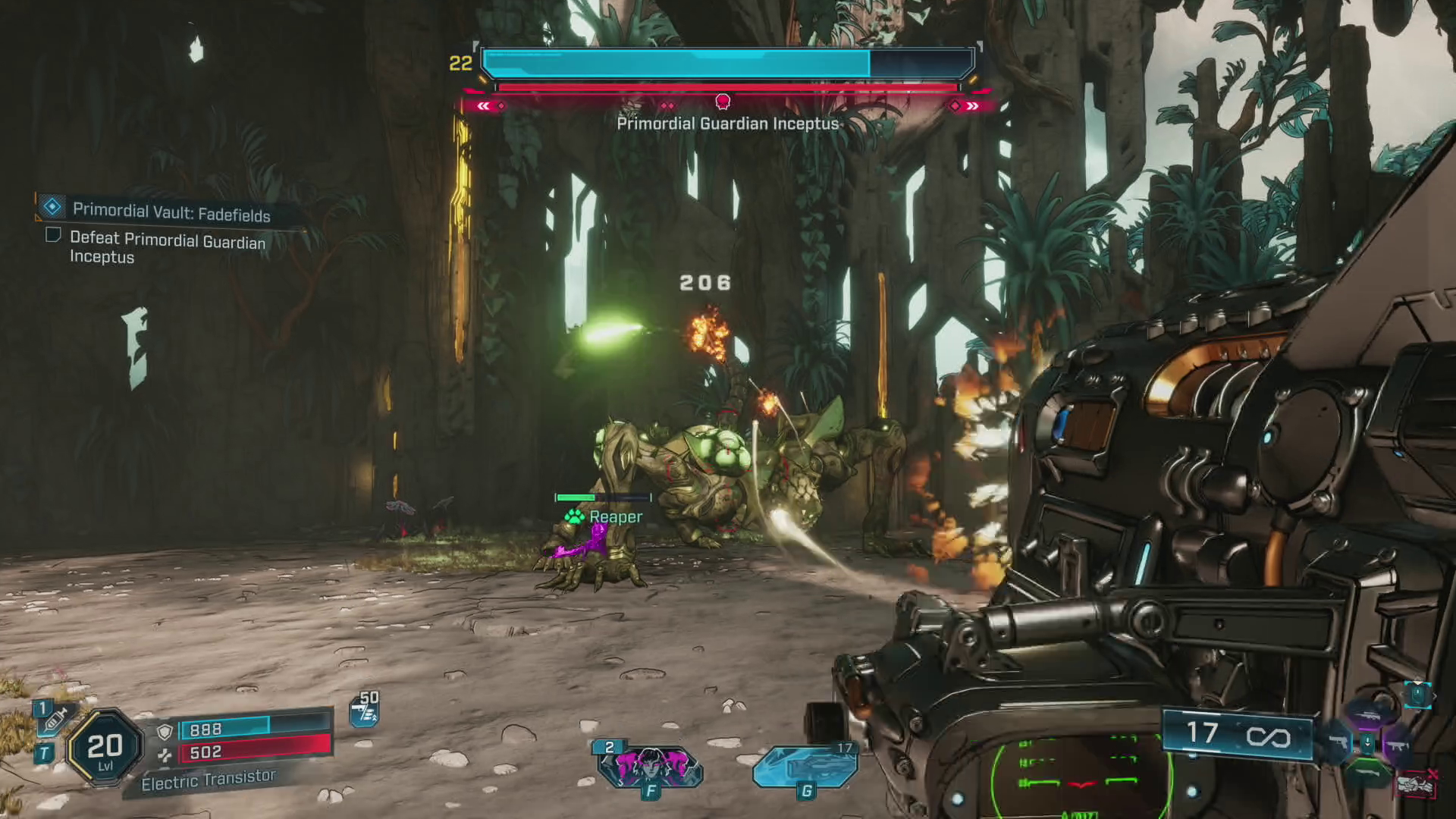
Task: Trigger the blue ordnance weapon ability
Action: pyautogui.click(x=805, y=766)
